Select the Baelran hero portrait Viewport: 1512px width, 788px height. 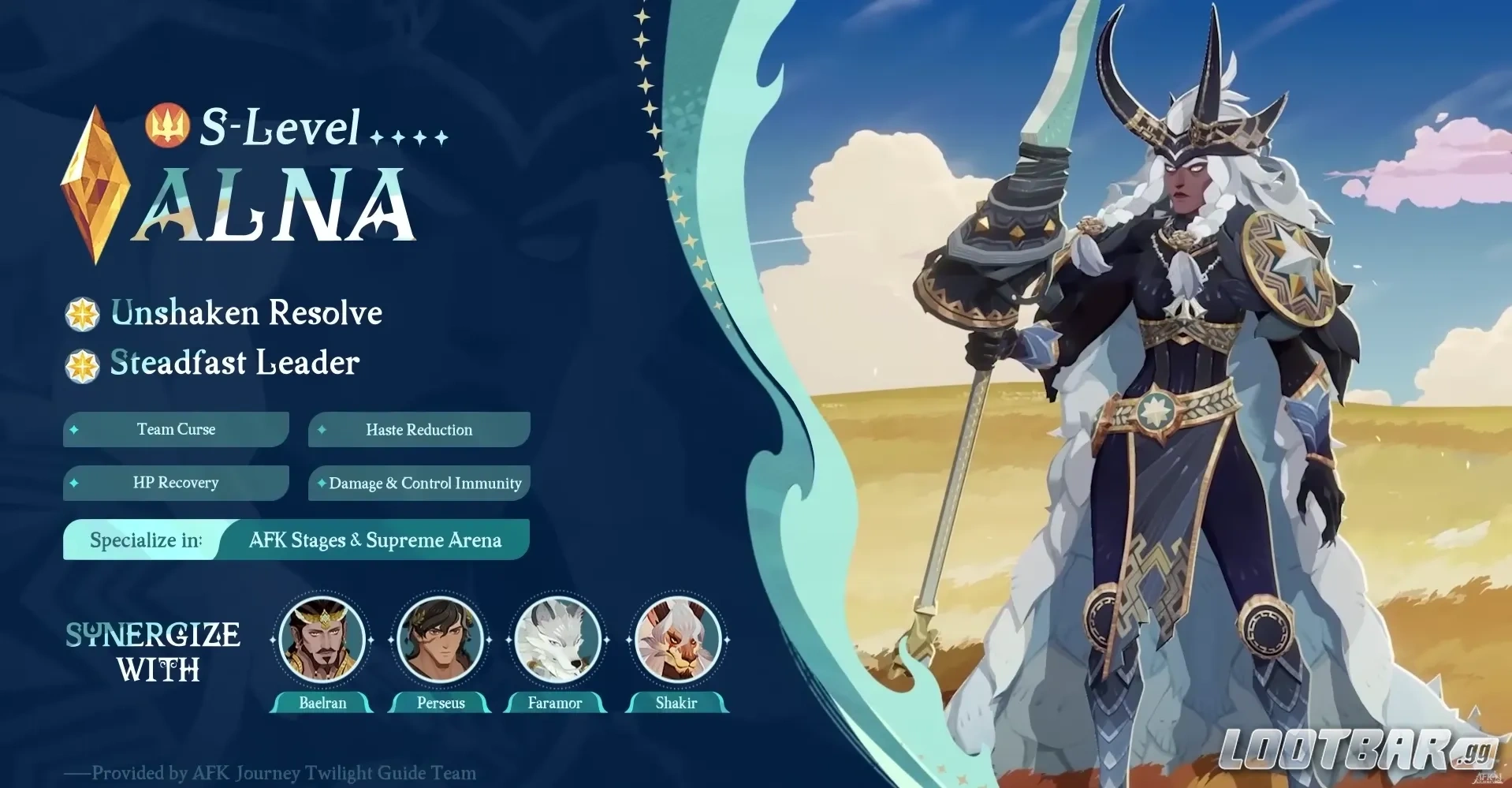coord(322,640)
